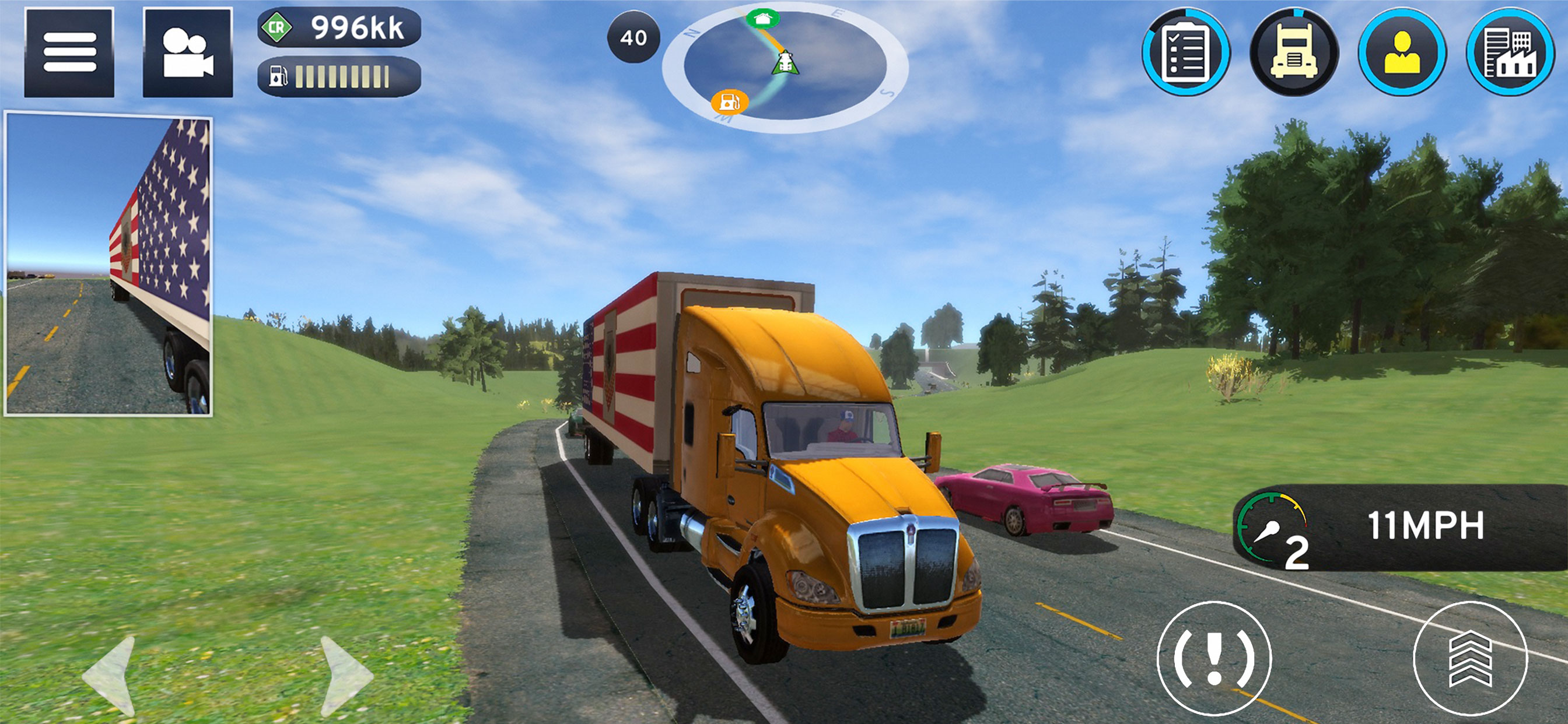Image resolution: width=1568 pixels, height=724 pixels.
Task: Select the gas station marker on minimap
Action: [729, 101]
